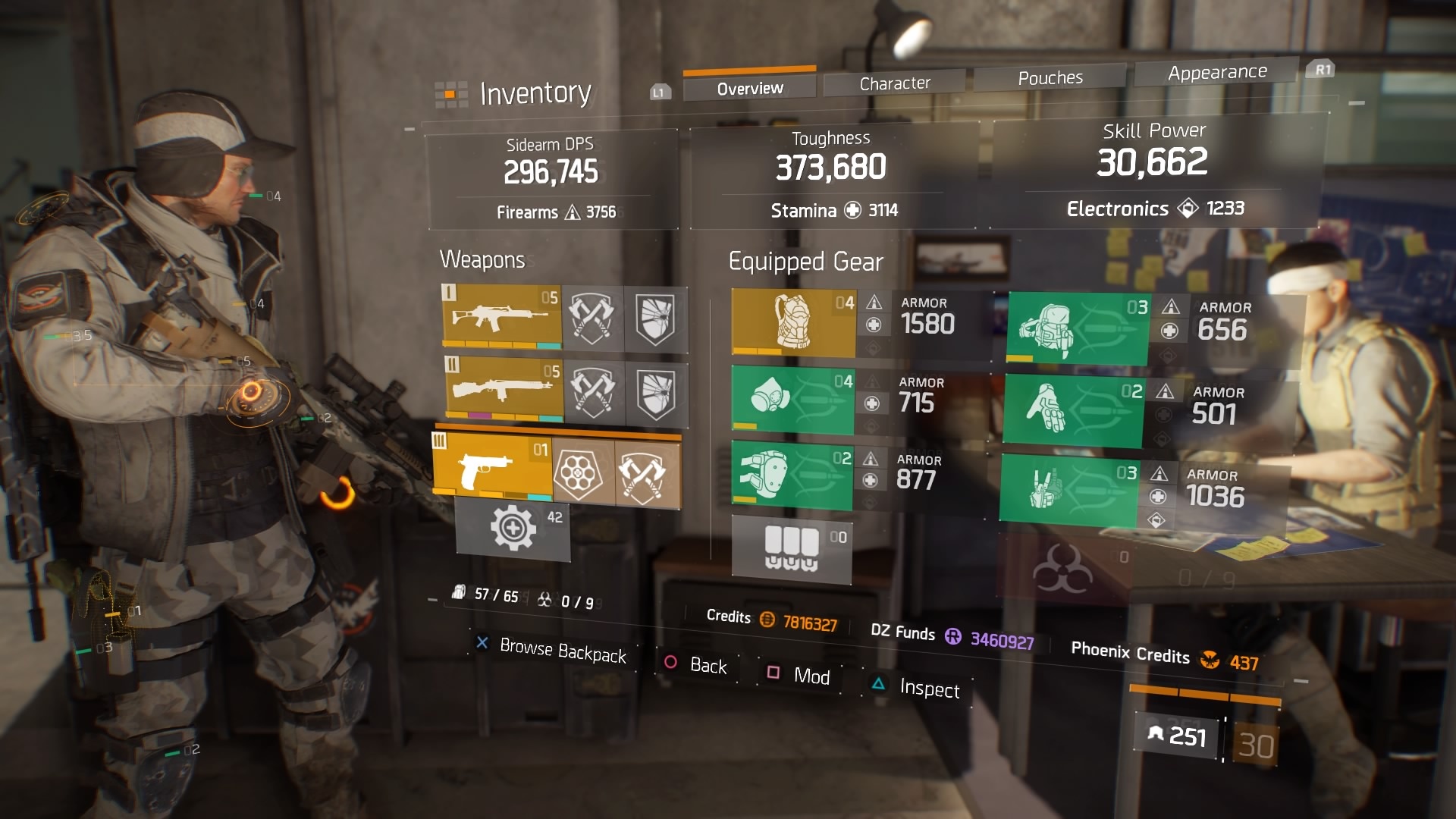This screenshot has height=819, width=1456.
Task: Open the gear mods slot with cog icon
Action: (x=513, y=529)
